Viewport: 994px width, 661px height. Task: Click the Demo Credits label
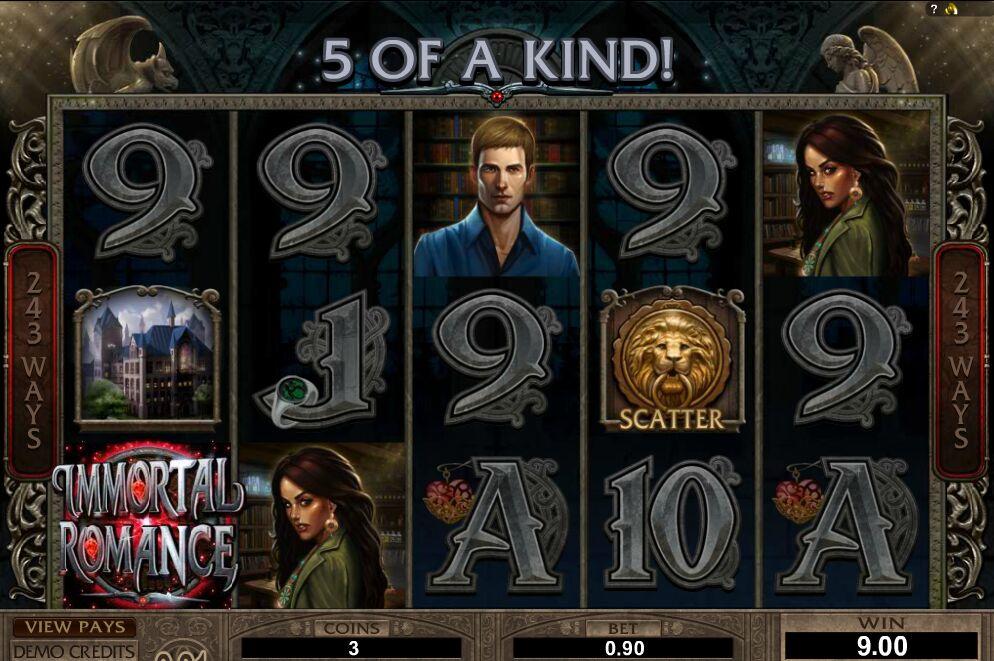pyautogui.click(x=74, y=650)
